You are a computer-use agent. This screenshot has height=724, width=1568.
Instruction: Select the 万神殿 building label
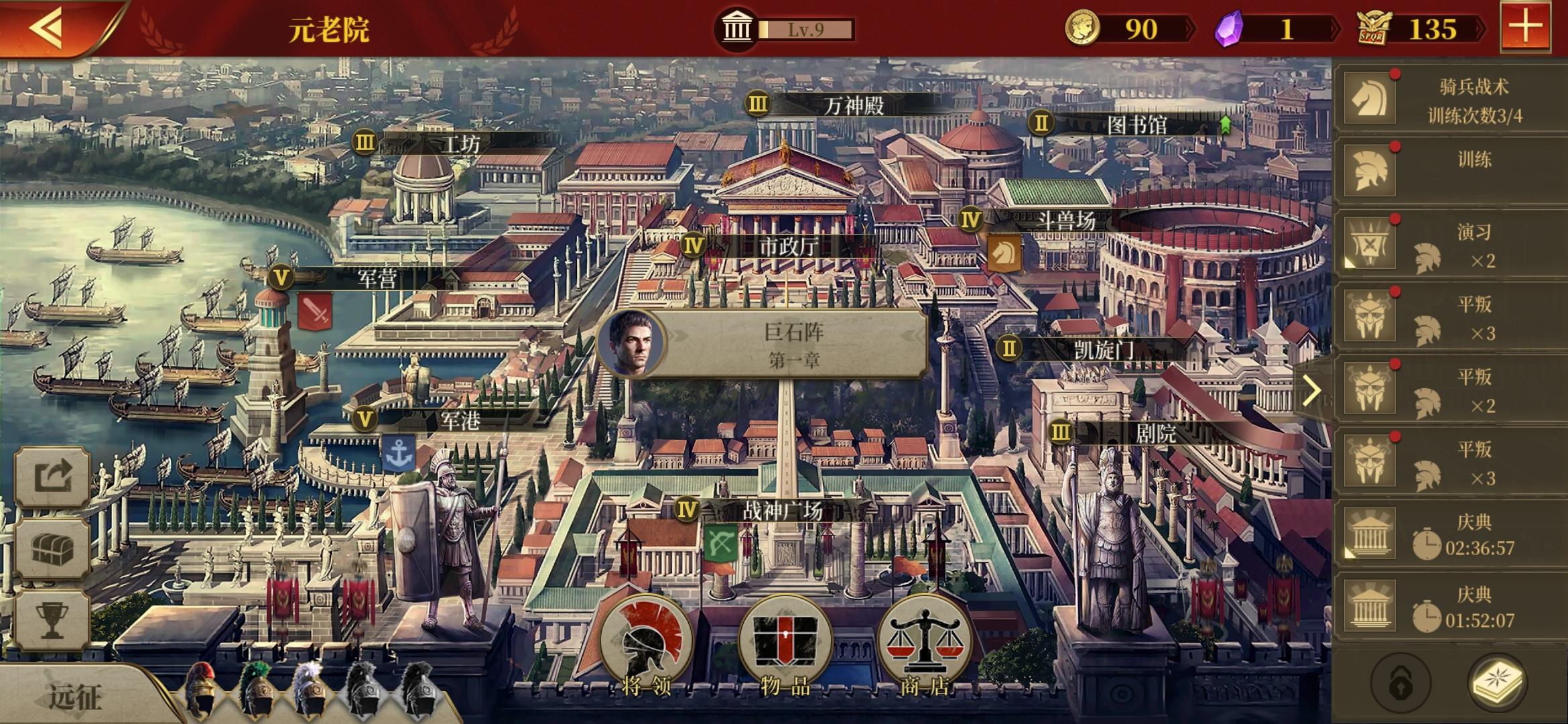click(852, 106)
